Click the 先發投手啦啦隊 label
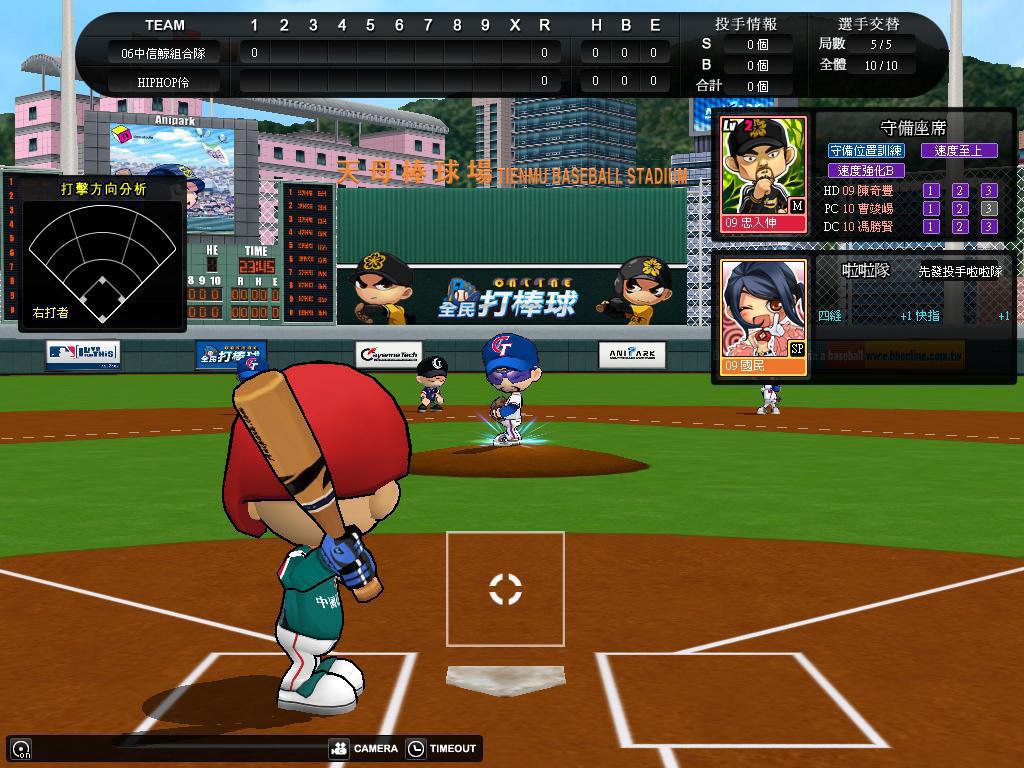This screenshot has height=768, width=1024. coord(960,271)
